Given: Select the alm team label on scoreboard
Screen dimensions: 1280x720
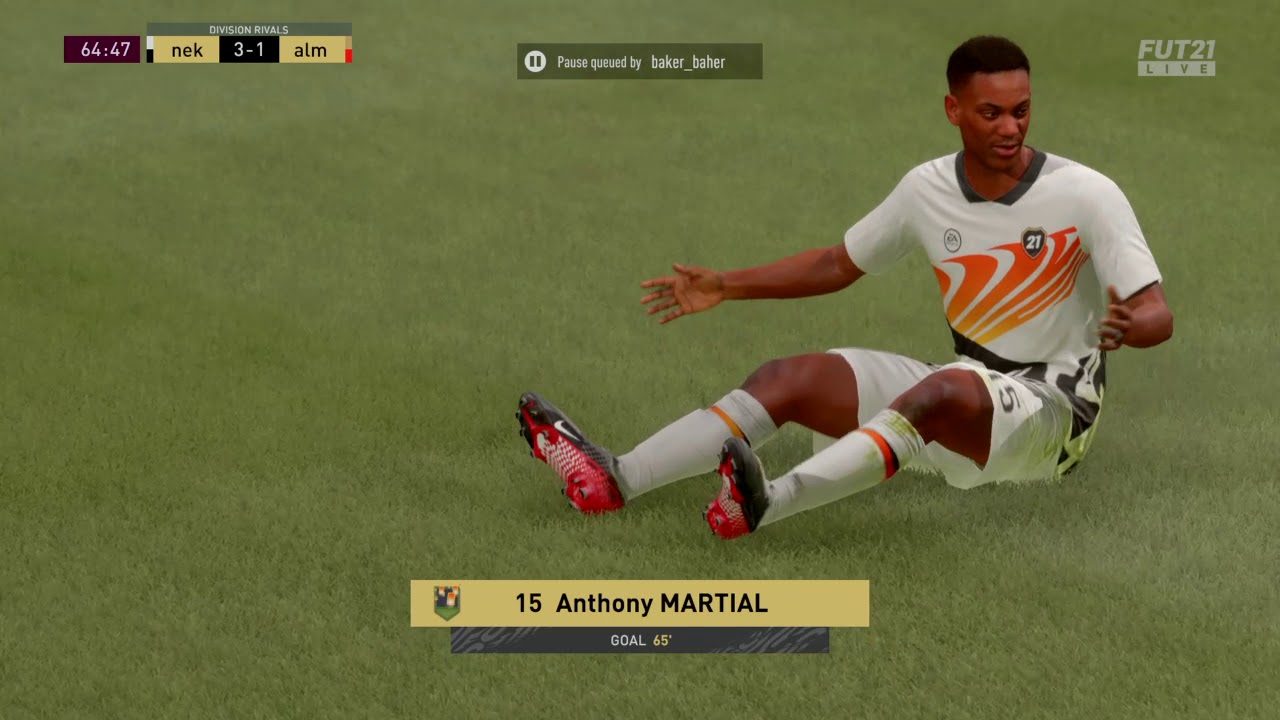Looking at the screenshot, I should pos(310,50).
